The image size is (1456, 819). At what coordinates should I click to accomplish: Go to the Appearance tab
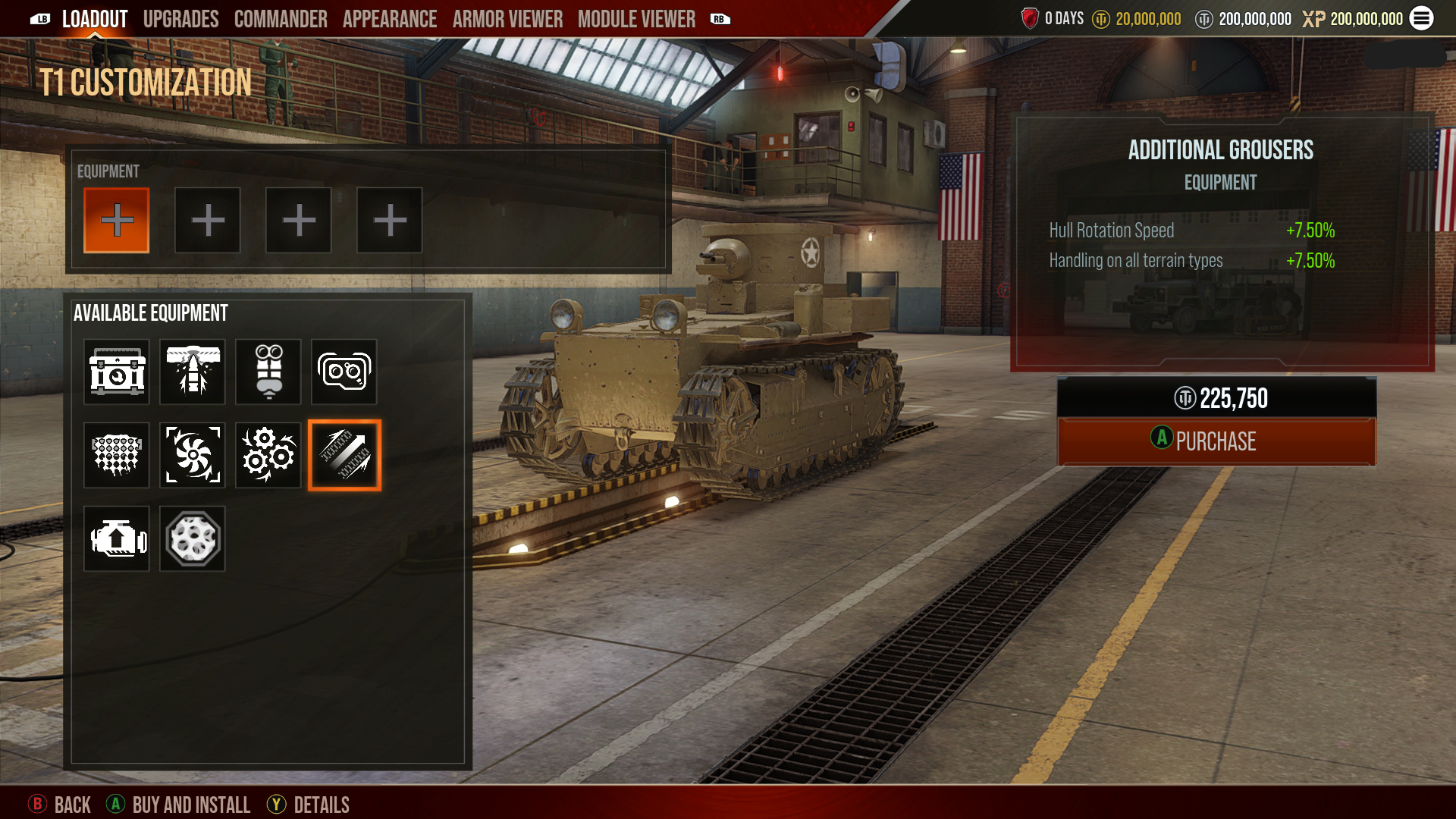tap(390, 19)
